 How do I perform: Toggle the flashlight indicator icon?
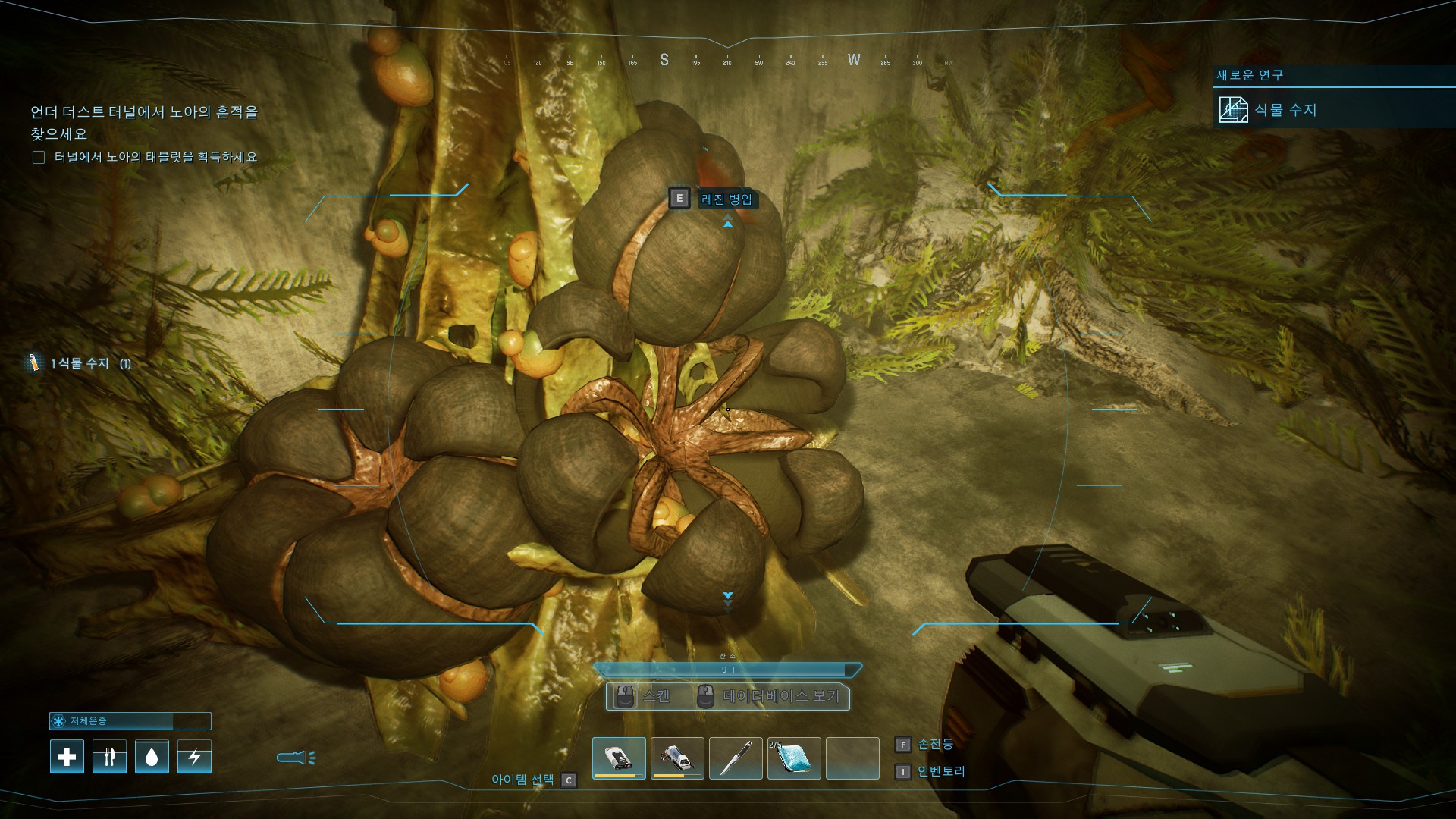(x=296, y=757)
